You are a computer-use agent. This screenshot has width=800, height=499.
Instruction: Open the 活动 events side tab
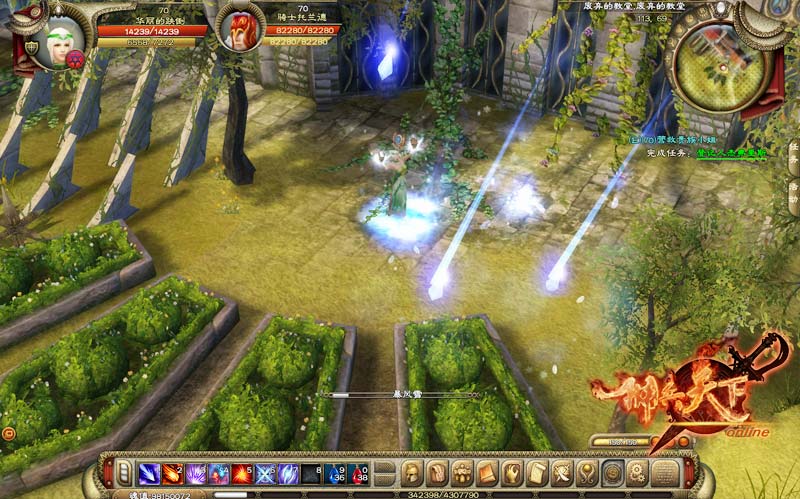point(793,190)
